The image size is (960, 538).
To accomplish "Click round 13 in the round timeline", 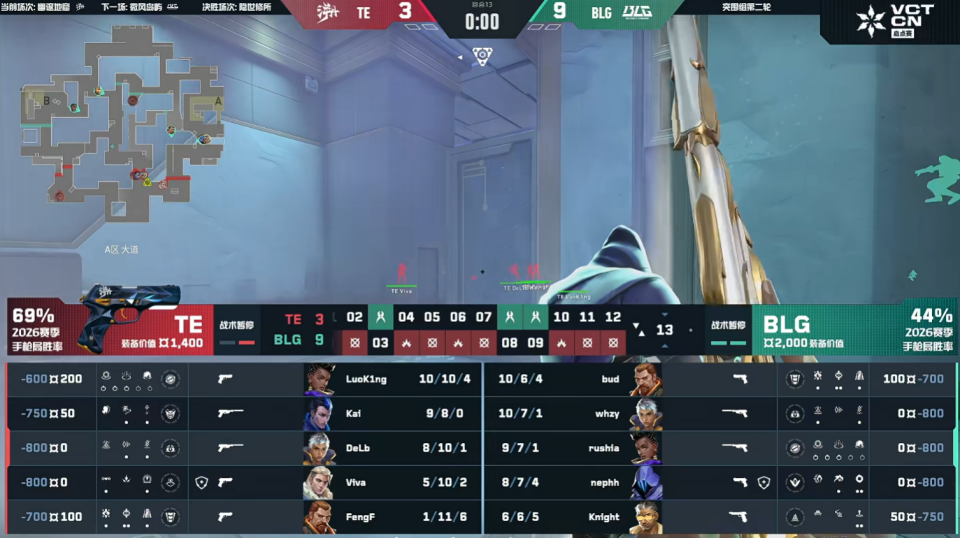I will pos(664,330).
